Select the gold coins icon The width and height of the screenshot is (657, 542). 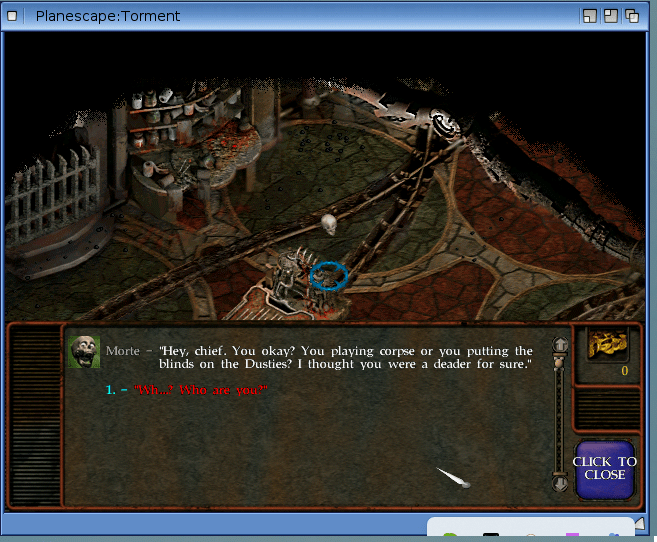click(608, 345)
